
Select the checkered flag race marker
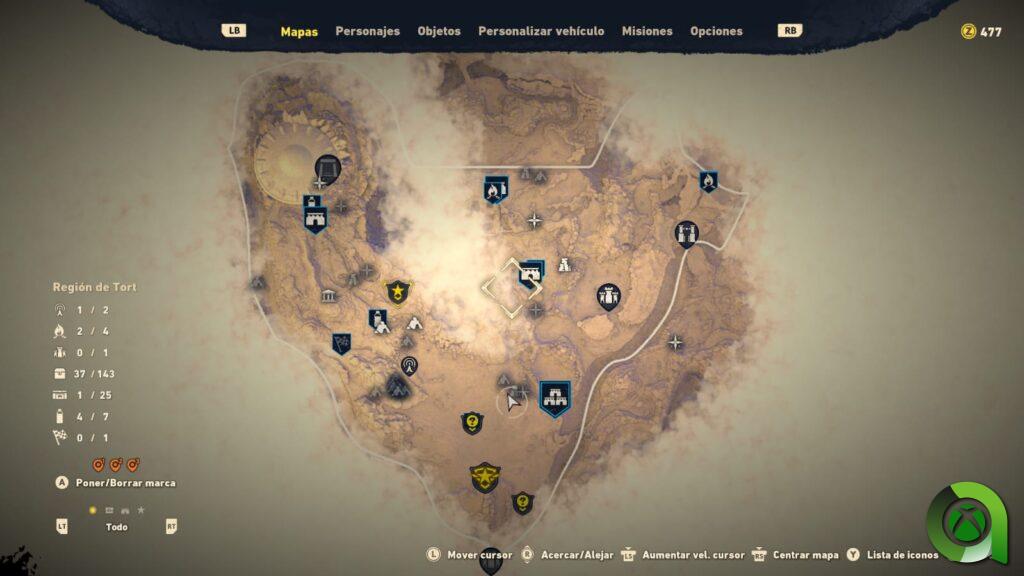pos(341,344)
